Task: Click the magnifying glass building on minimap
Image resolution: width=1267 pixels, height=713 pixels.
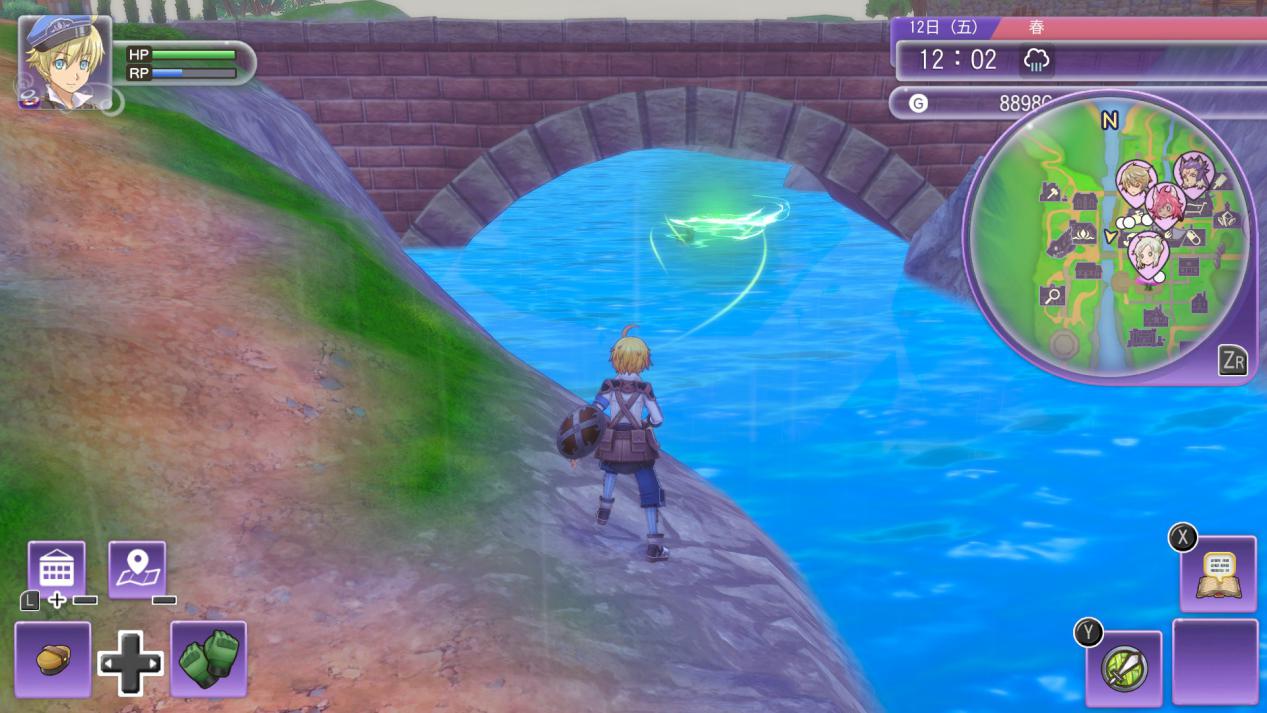Action: [1052, 295]
